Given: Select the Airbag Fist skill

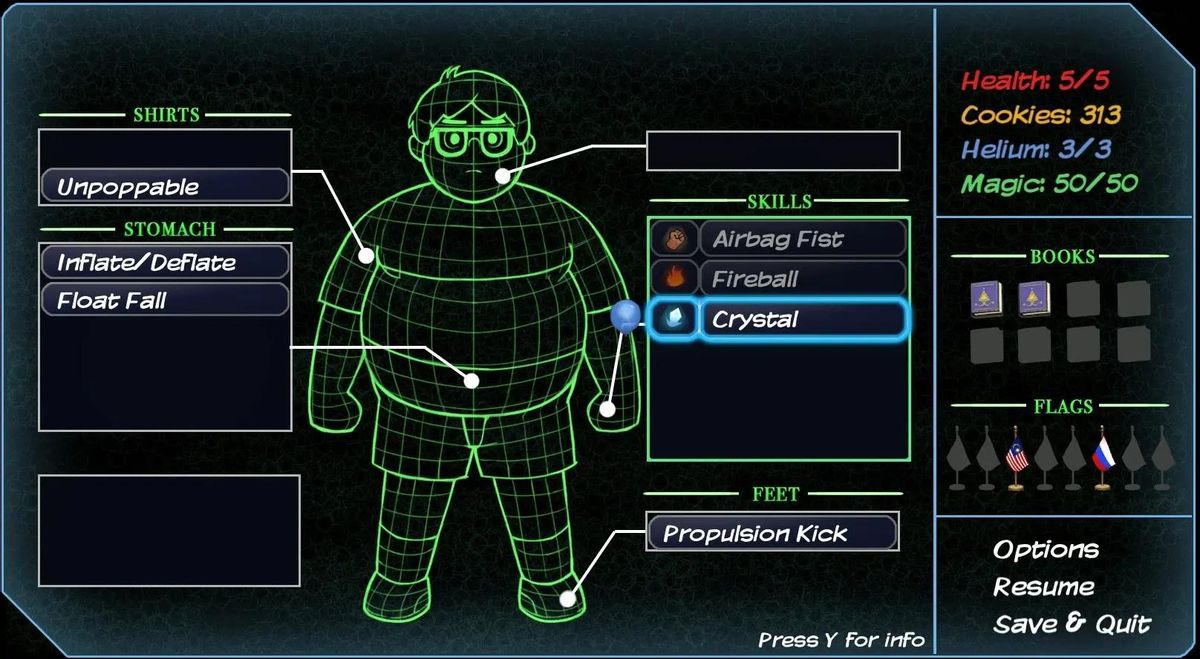Looking at the screenshot, I should coord(778,239).
